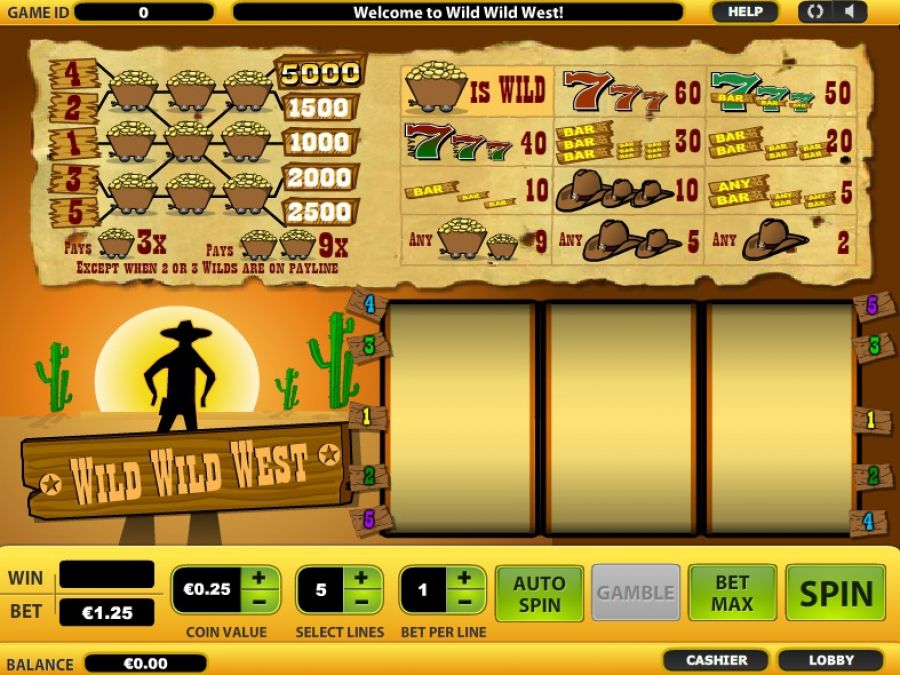Lower the bet per line
900x675 pixels.
click(465, 601)
